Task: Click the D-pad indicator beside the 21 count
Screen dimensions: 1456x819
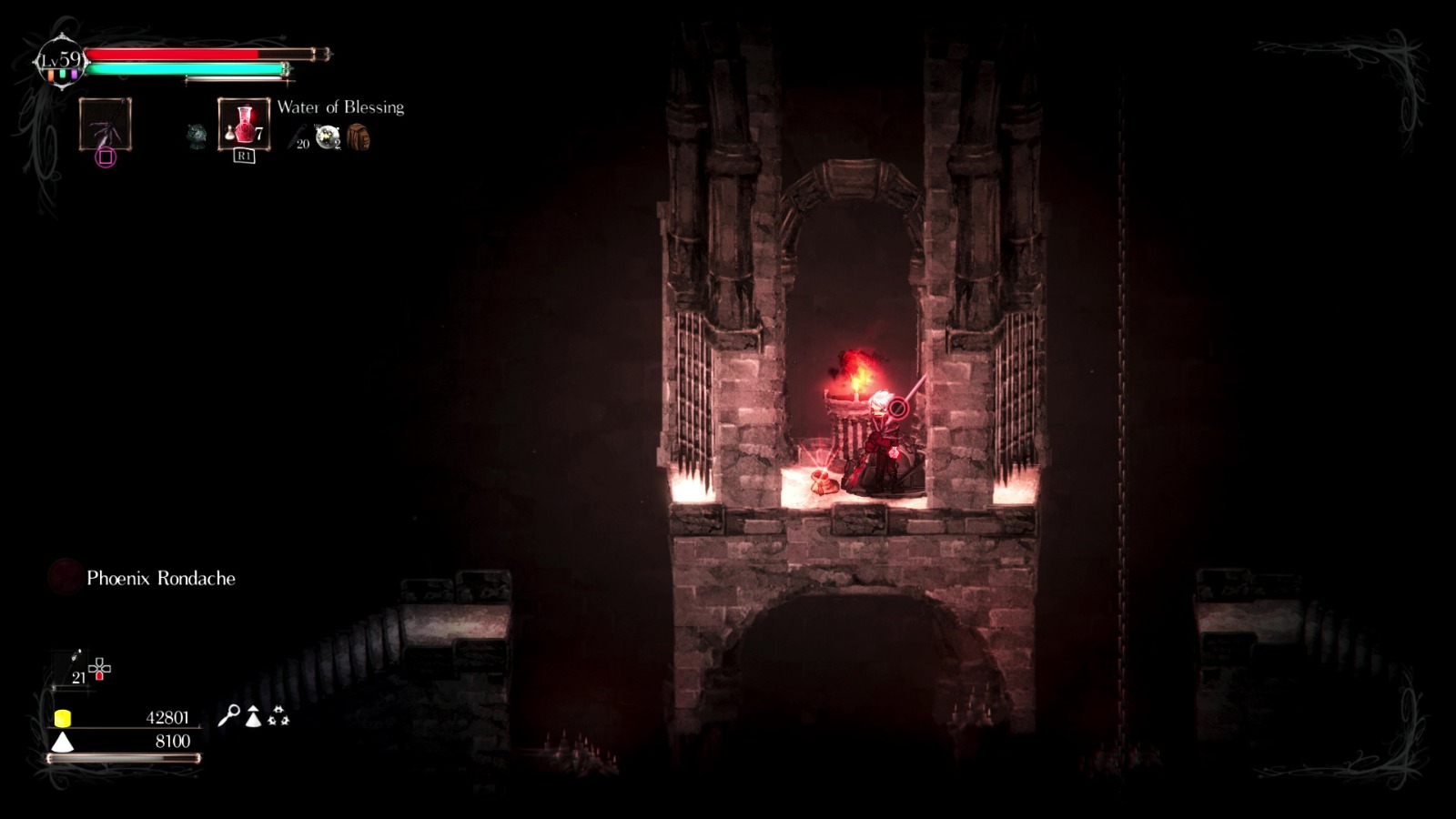Action: 100,668
